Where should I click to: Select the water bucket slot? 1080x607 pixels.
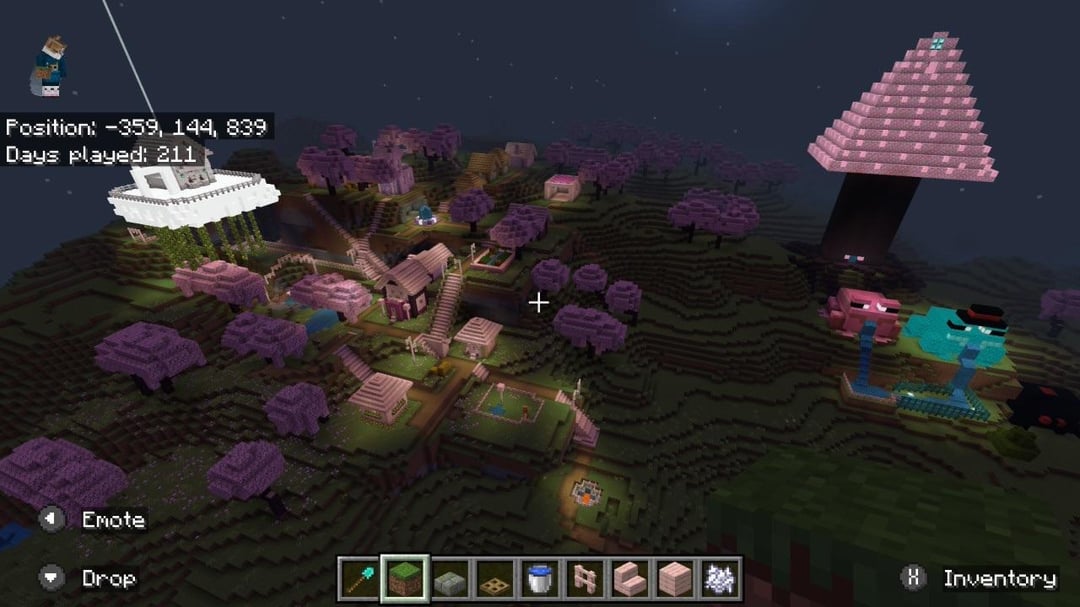539,577
